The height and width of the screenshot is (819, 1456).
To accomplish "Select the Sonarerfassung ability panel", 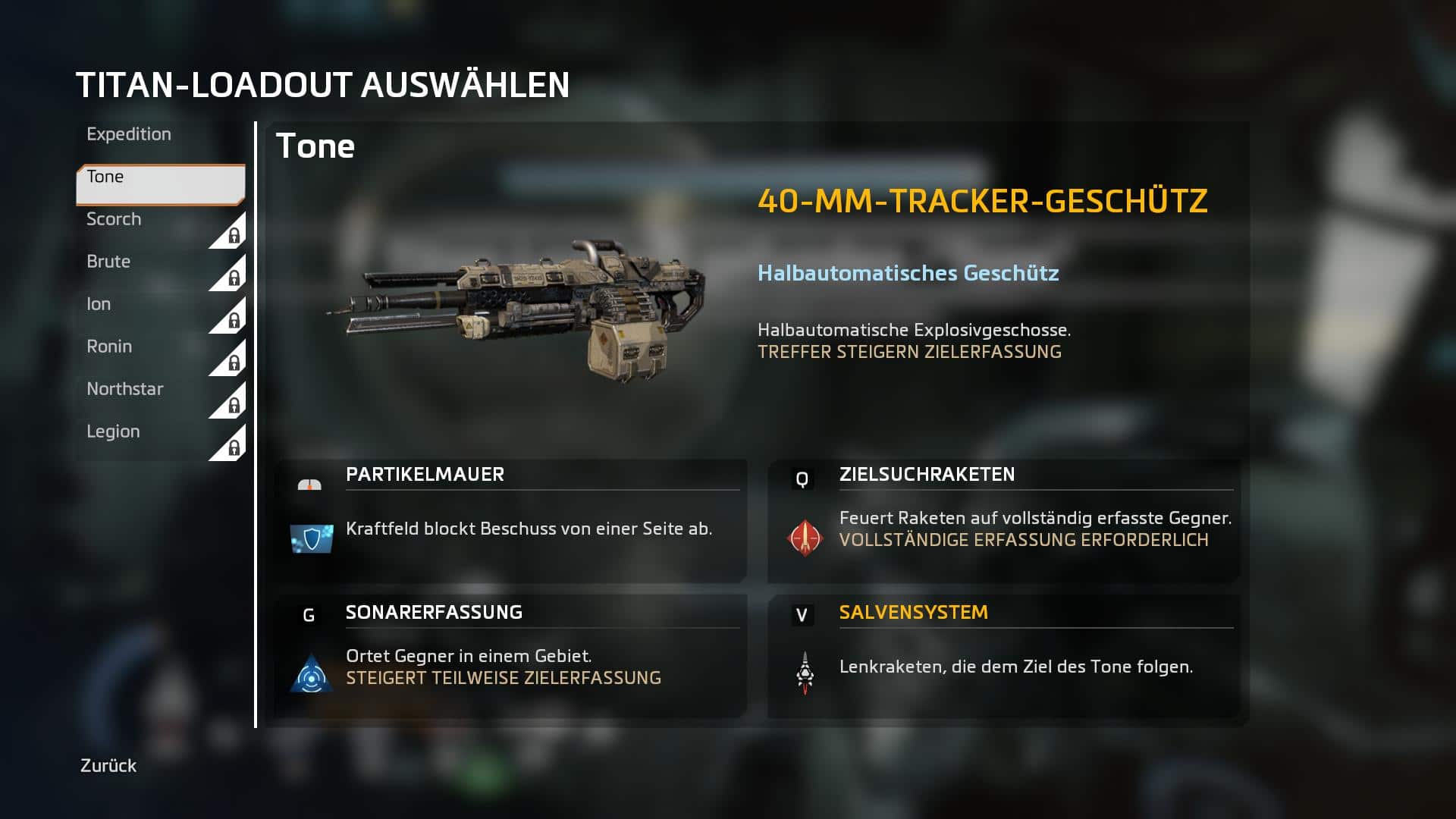I will point(510,655).
